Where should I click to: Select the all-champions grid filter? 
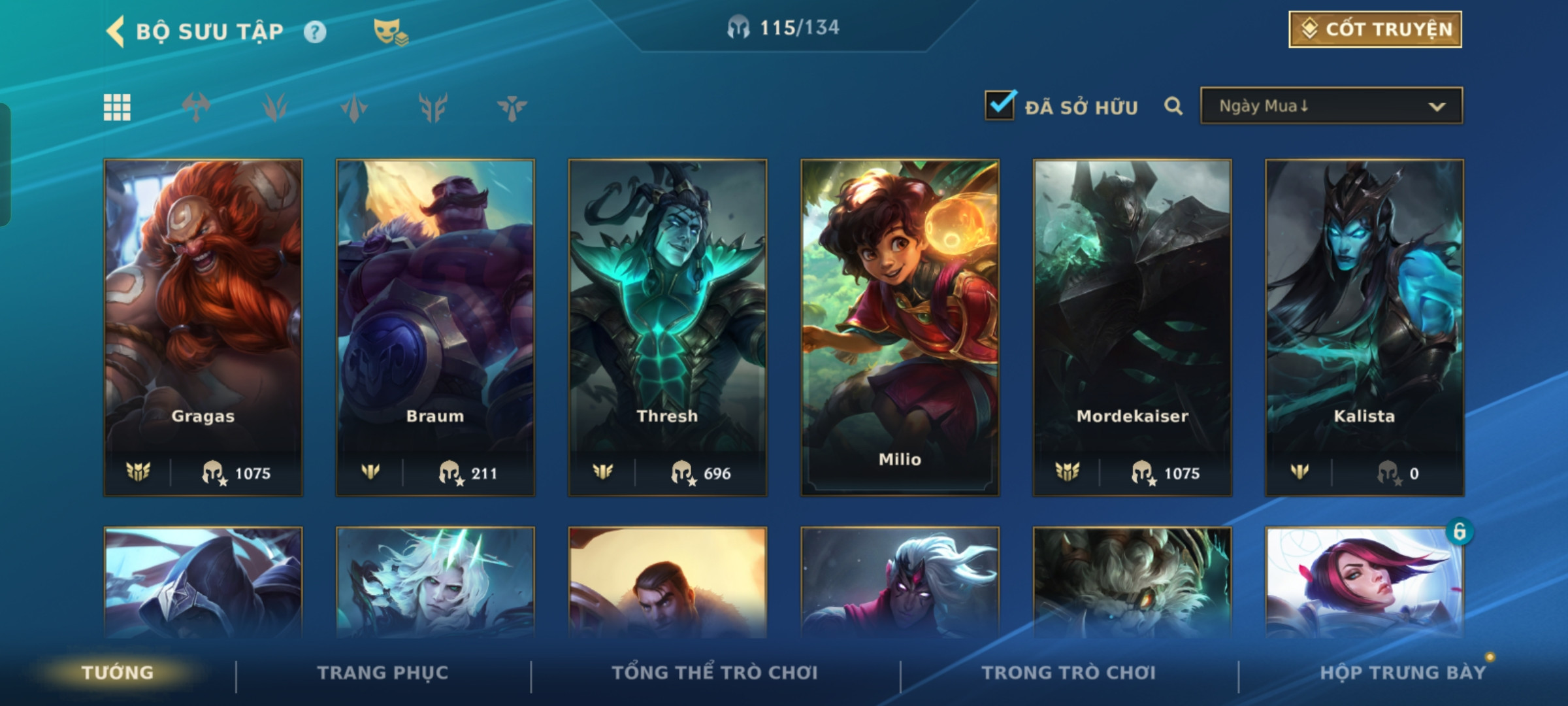point(117,107)
